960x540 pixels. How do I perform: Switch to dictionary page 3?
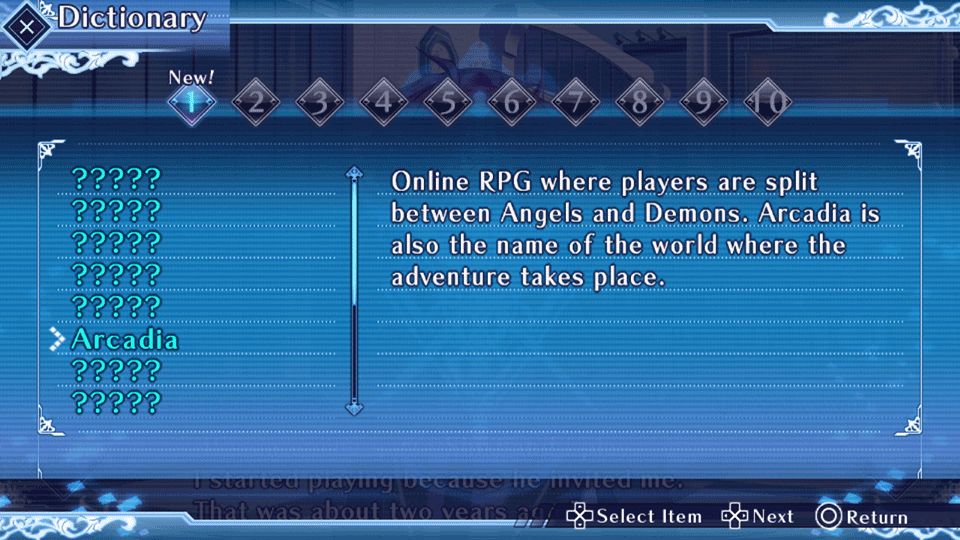(x=319, y=102)
